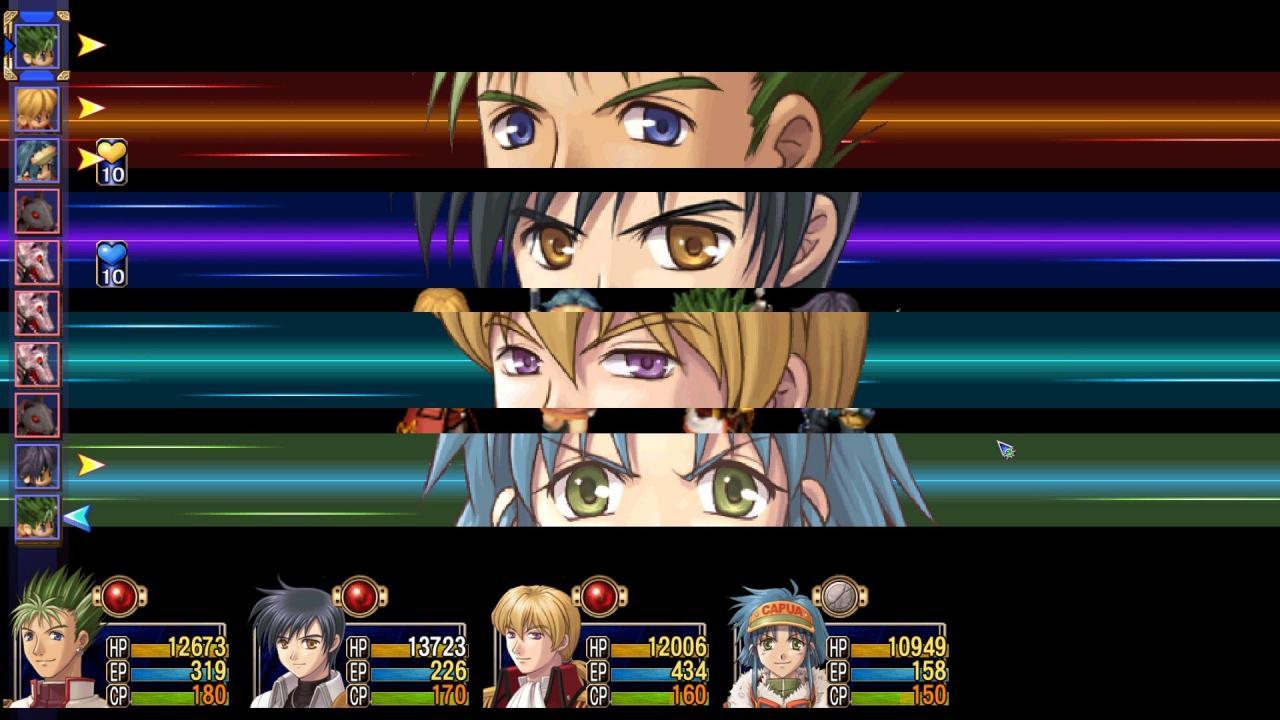Click the blue HP+10 bonus heart icon
This screenshot has height=720, width=1280.
pyautogui.click(x=112, y=262)
